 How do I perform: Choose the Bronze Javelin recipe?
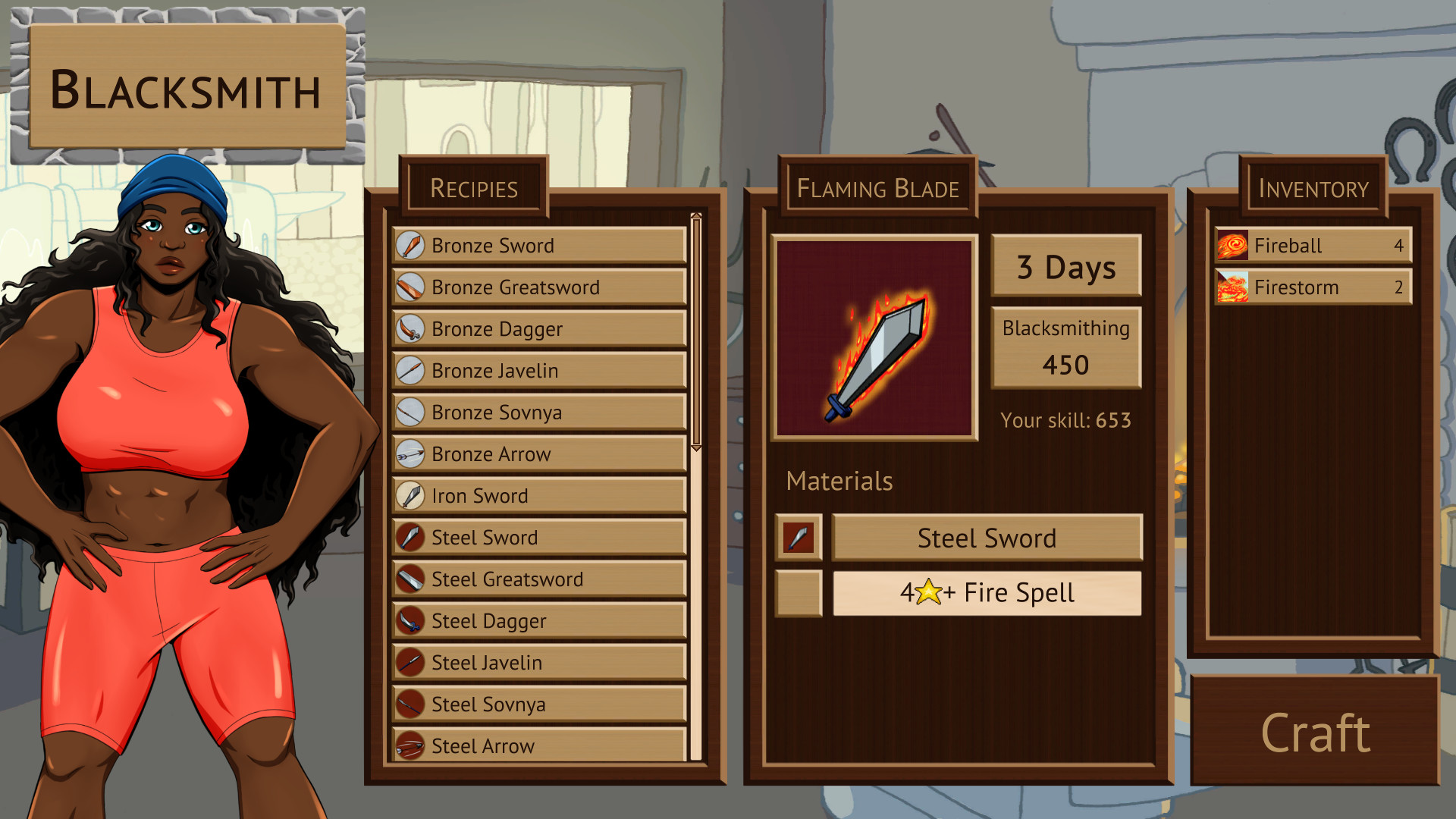click(537, 370)
